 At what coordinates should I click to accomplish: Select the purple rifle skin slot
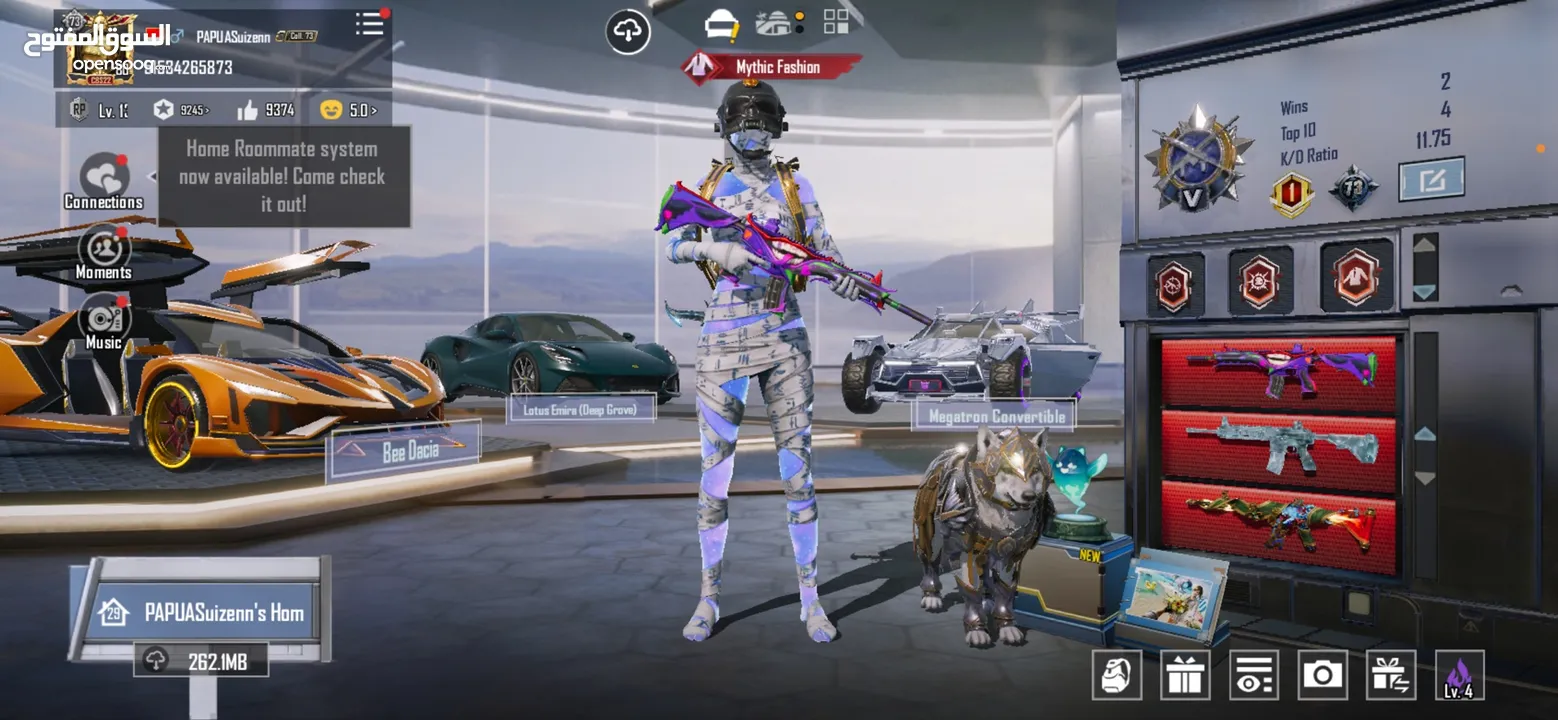point(1279,370)
